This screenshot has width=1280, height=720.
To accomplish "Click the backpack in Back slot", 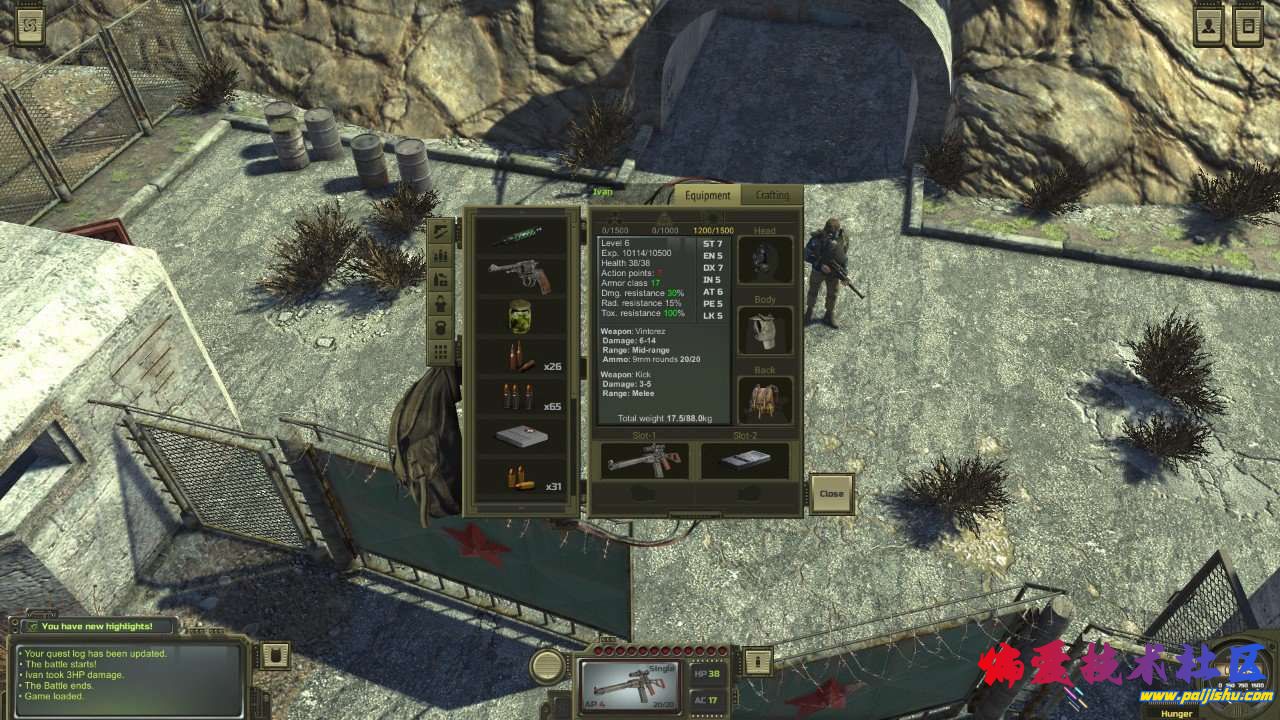I will 765,400.
